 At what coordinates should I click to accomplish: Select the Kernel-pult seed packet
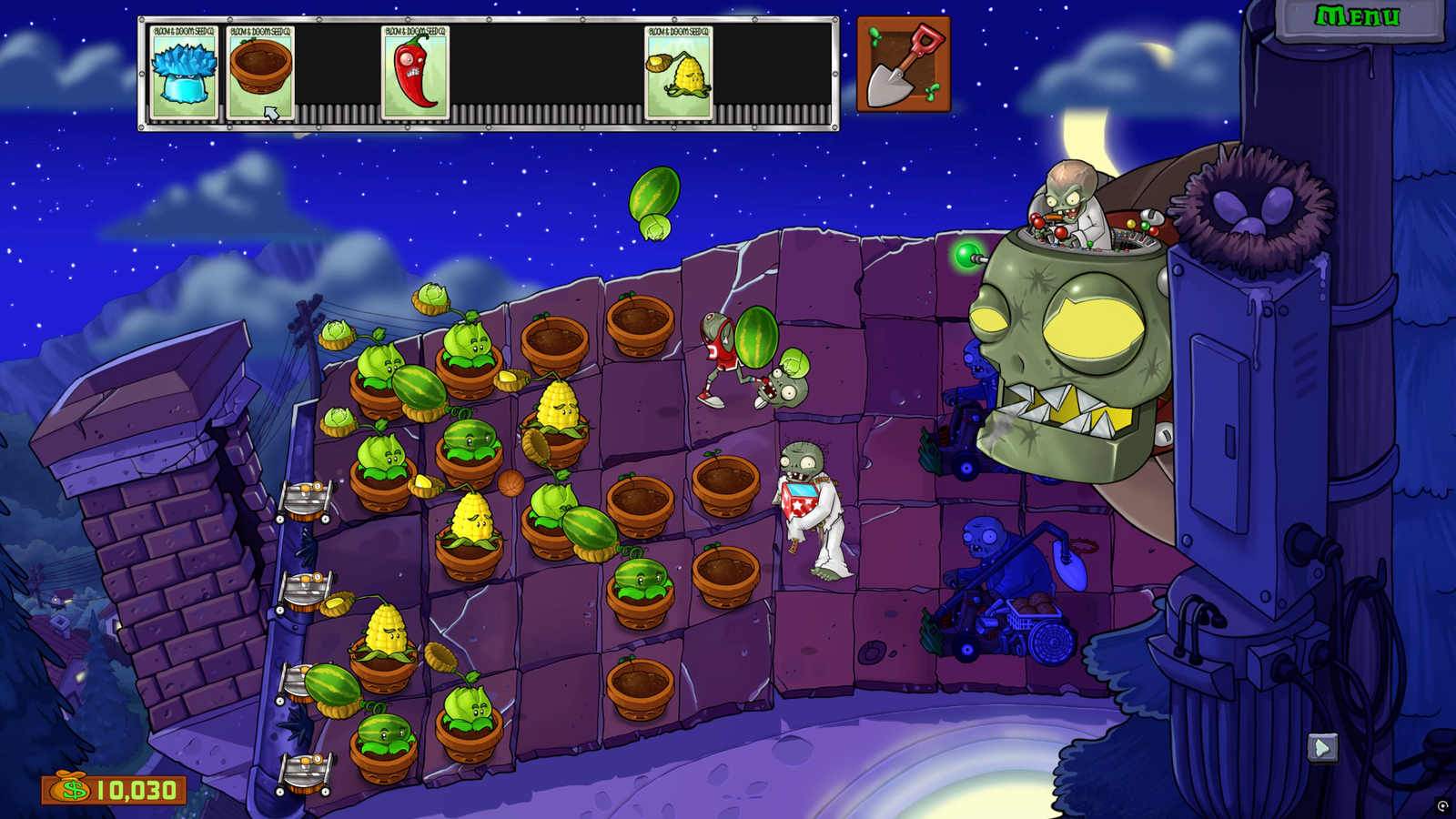679,73
